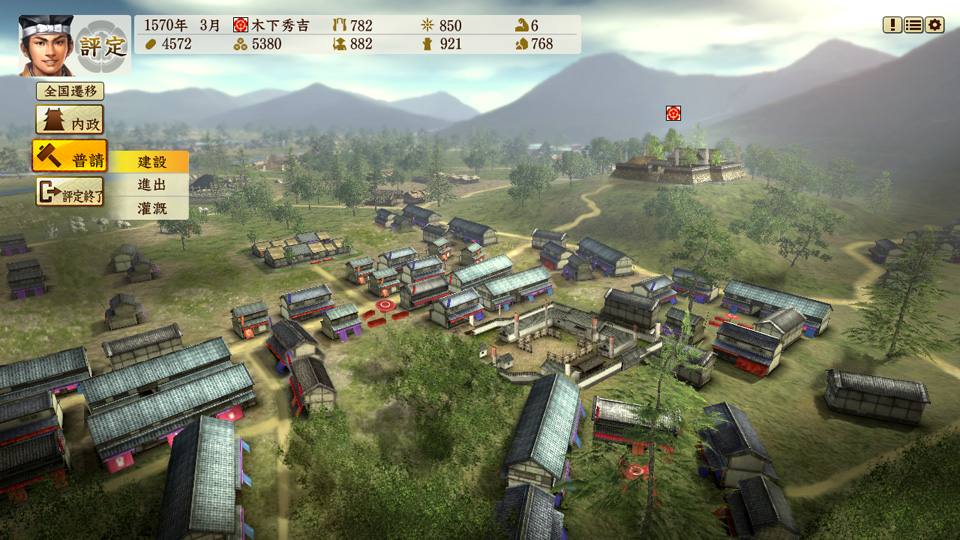
Task: Open the 全国遷移 nationwide view
Action: coord(70,91)
